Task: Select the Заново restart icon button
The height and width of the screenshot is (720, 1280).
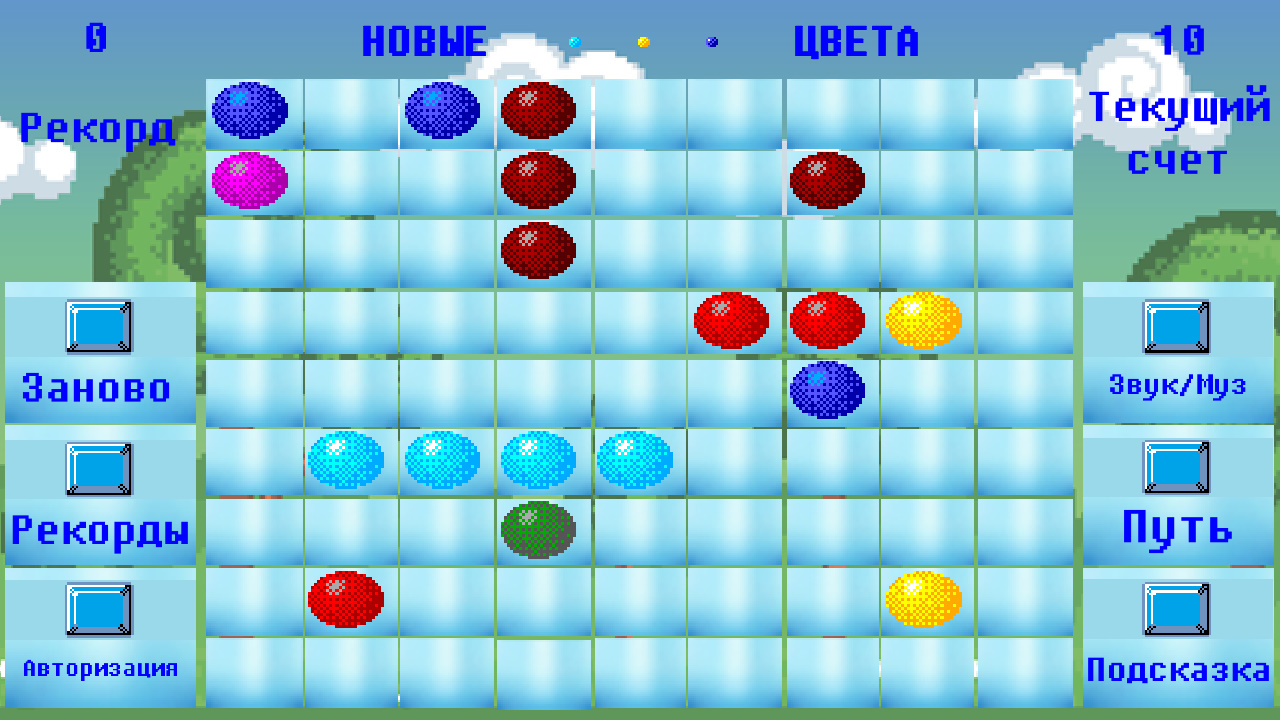Action: pyautogui.click(x=100, y=326)
